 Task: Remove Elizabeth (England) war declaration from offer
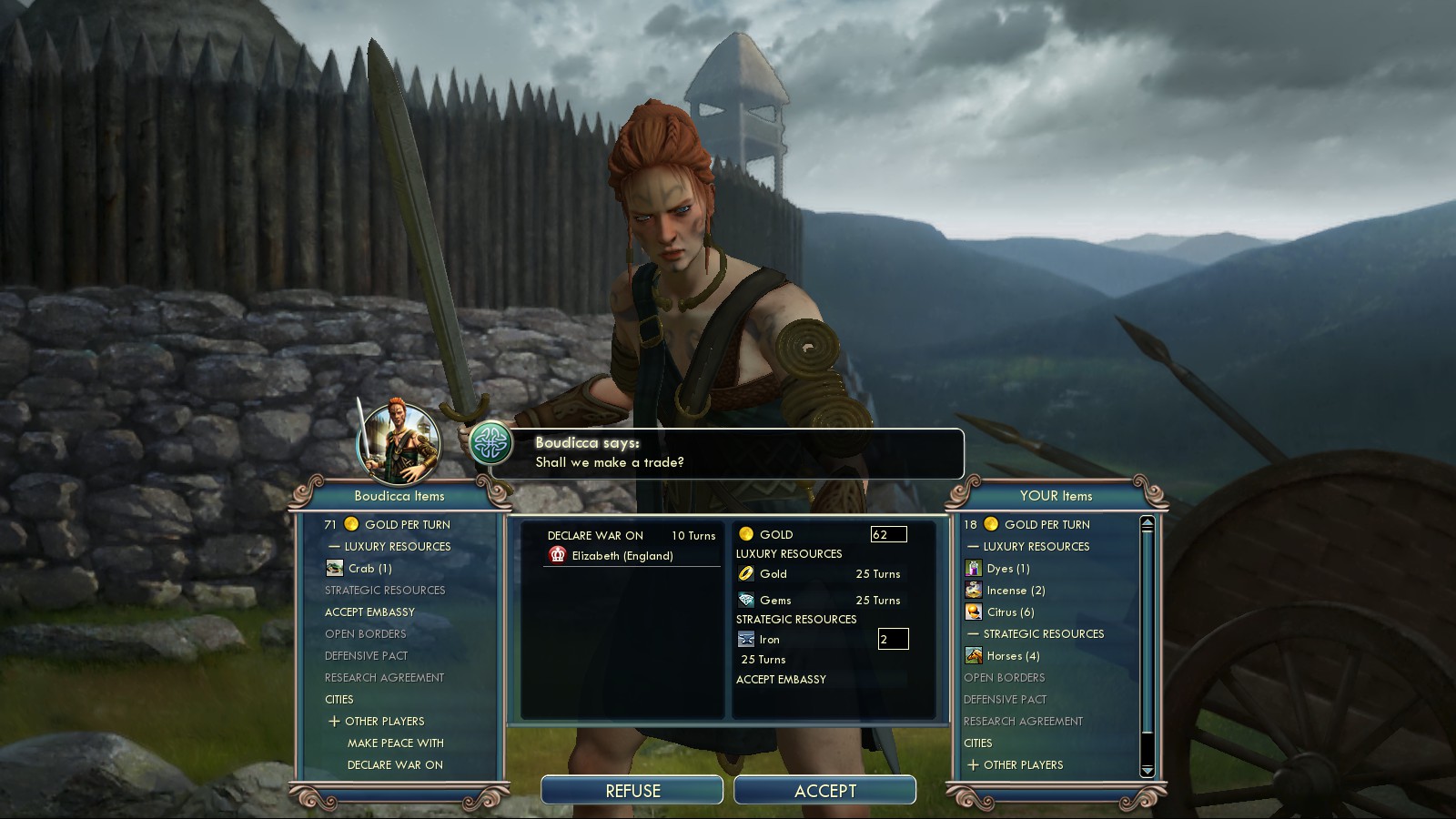pos(622,556)
